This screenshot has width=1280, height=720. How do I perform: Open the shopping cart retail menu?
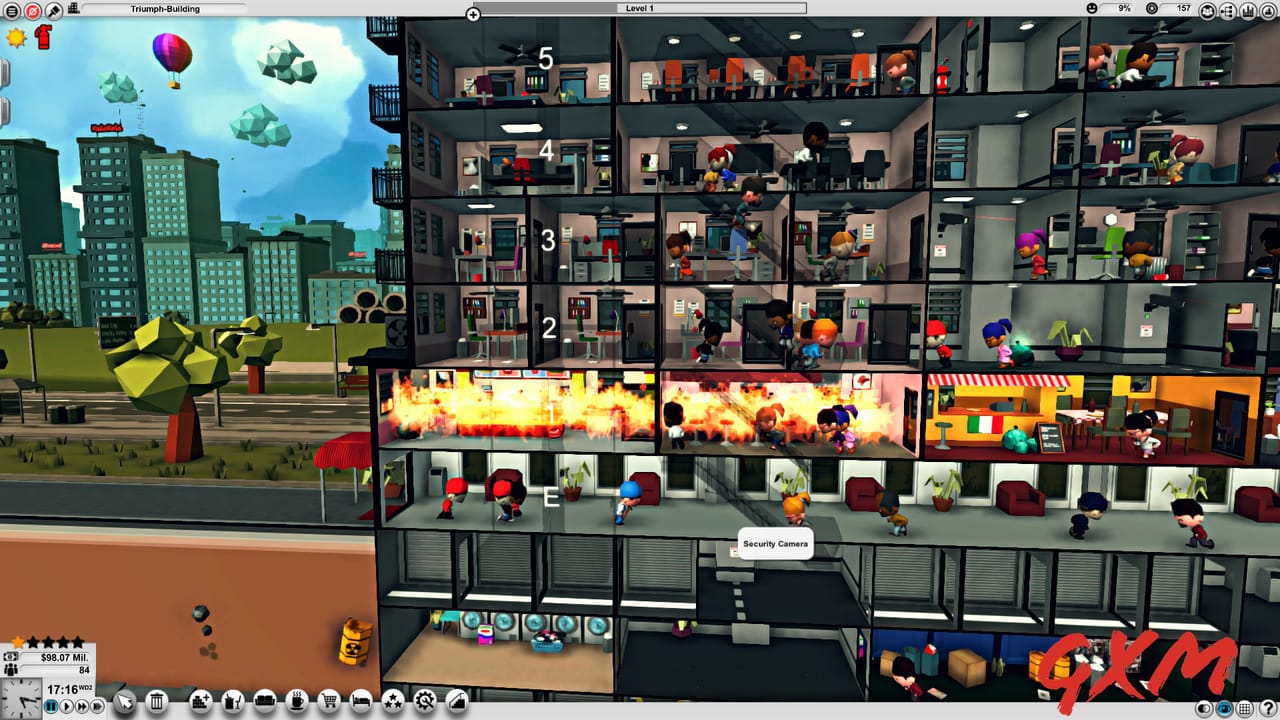330,702
